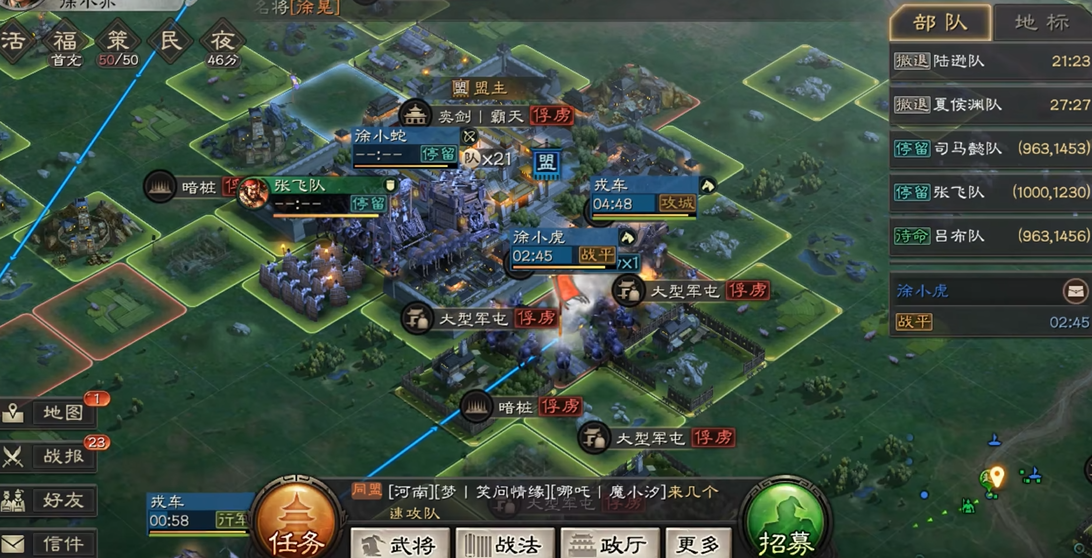Click the envelope icon beside 涂小虎
Image resolution: width=1092 pixels, height=558 pixels.
coord(1075,291)
